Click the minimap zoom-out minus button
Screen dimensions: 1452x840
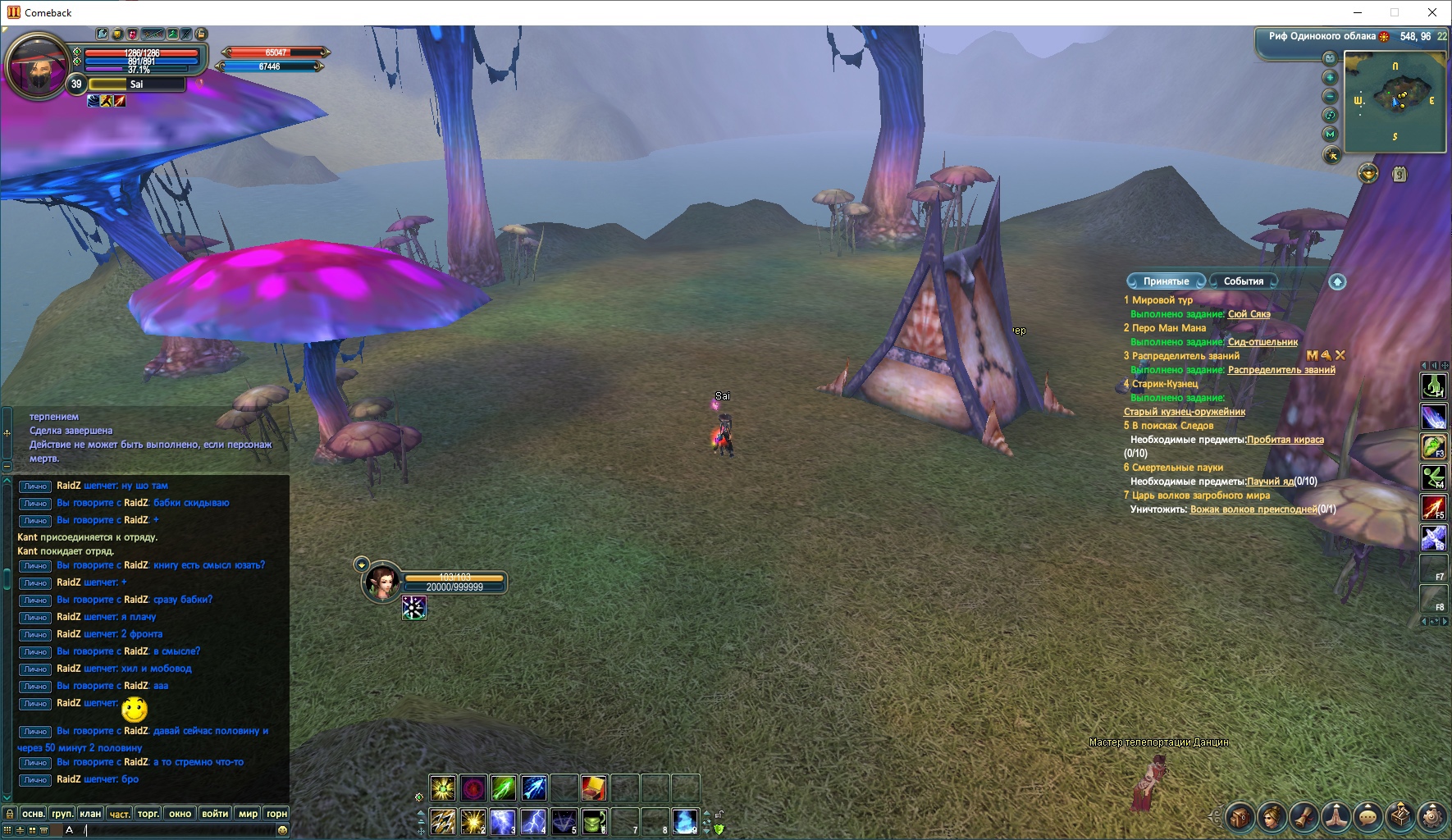1330,96
